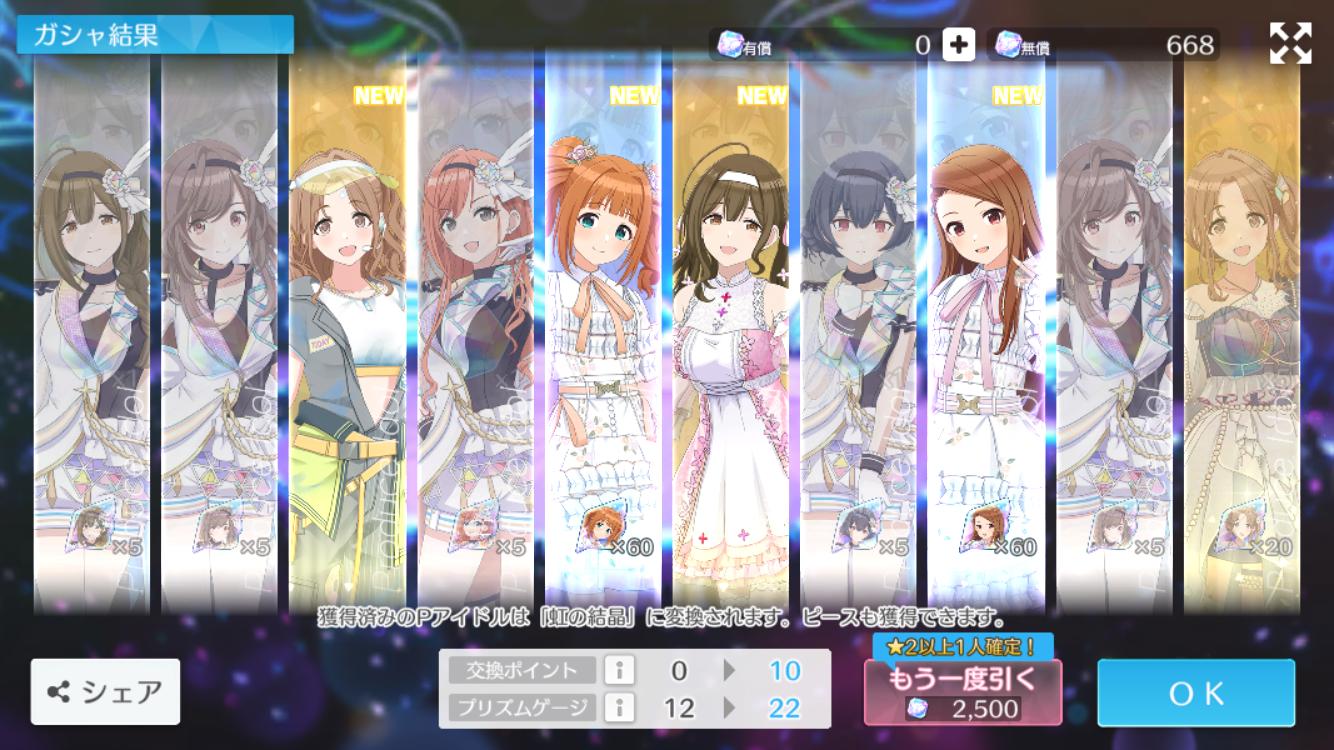Toggle fullscreen view with the expand arrows icon
1334x750 pixels.
point(1290,43)
